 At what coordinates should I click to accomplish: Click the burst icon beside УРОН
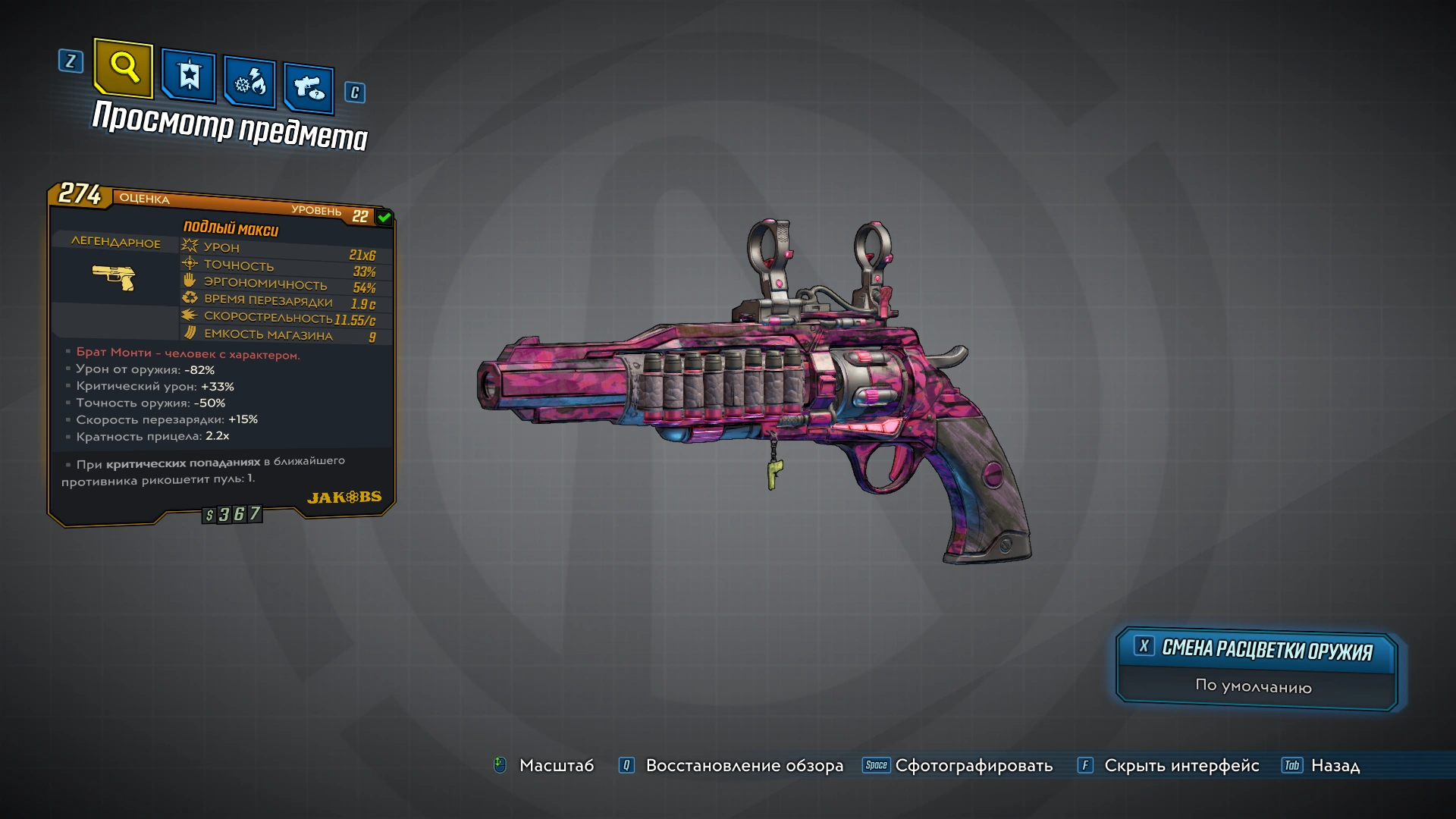187,246
